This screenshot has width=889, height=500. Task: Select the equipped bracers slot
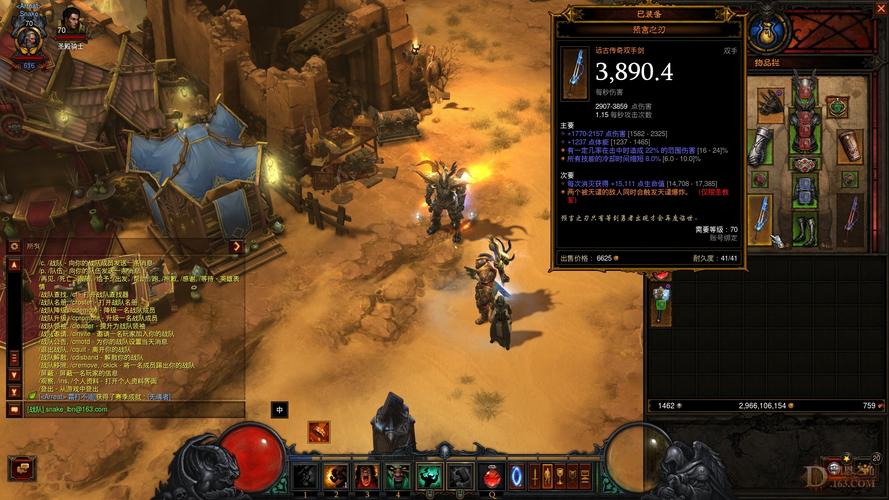(849, 145)
